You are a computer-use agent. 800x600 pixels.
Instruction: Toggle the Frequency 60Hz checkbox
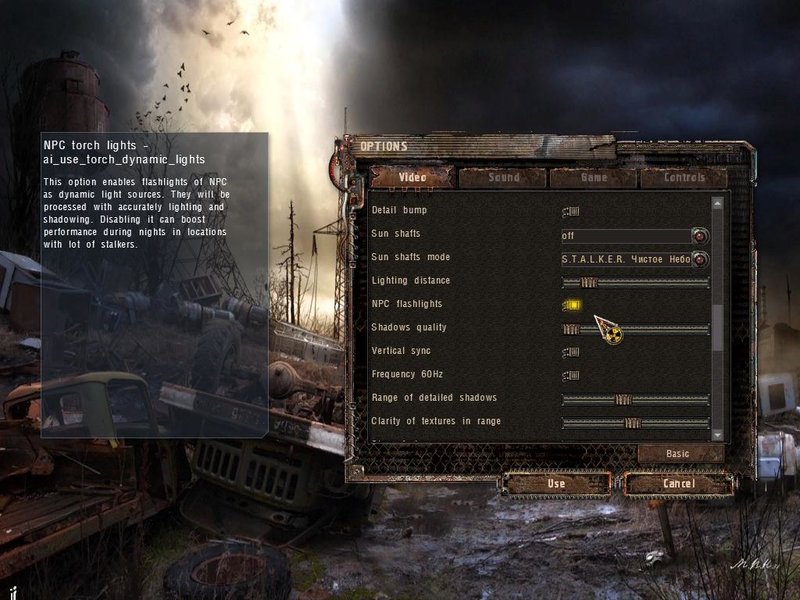click(571, 375)
